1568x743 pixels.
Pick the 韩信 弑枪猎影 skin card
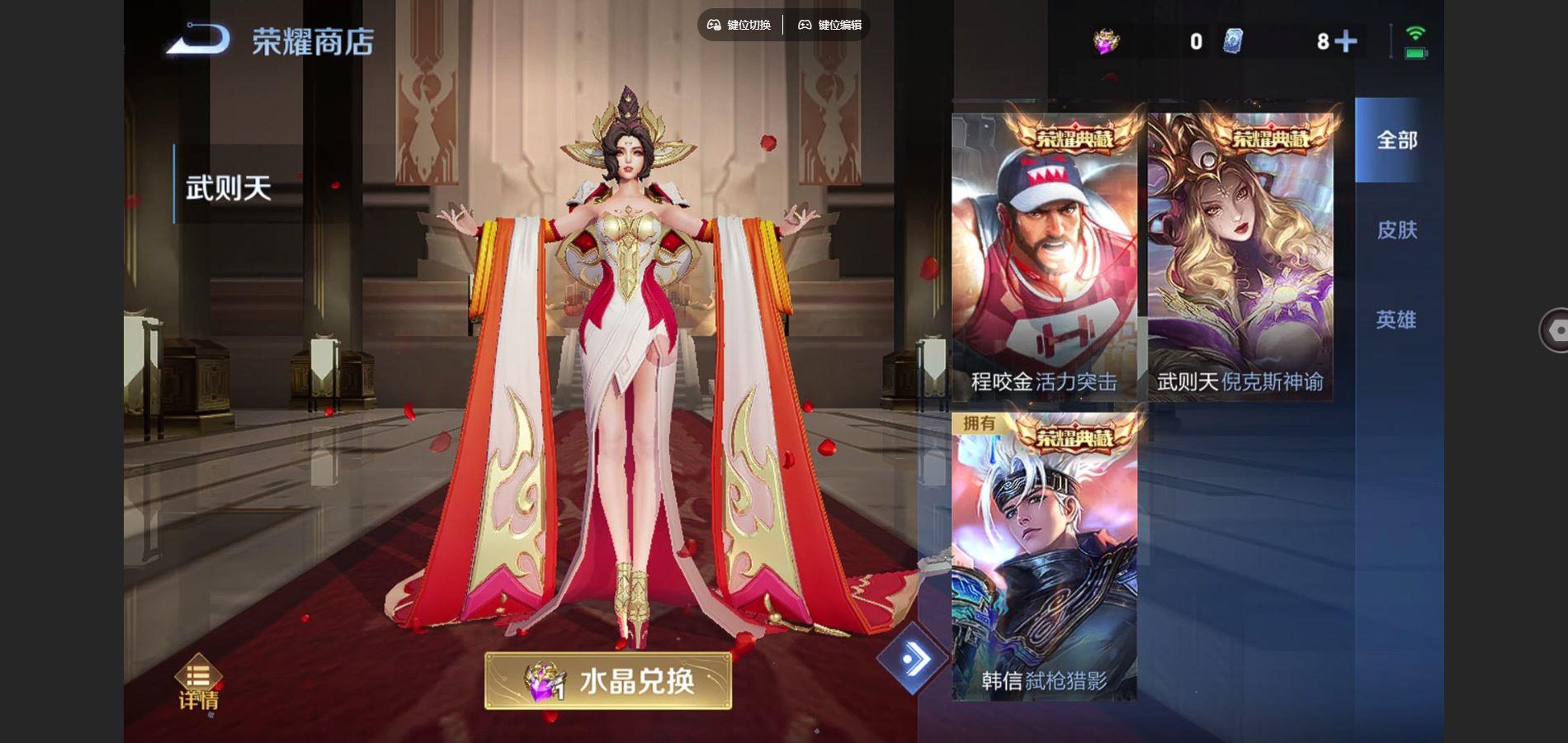[x=1045, y=557]
